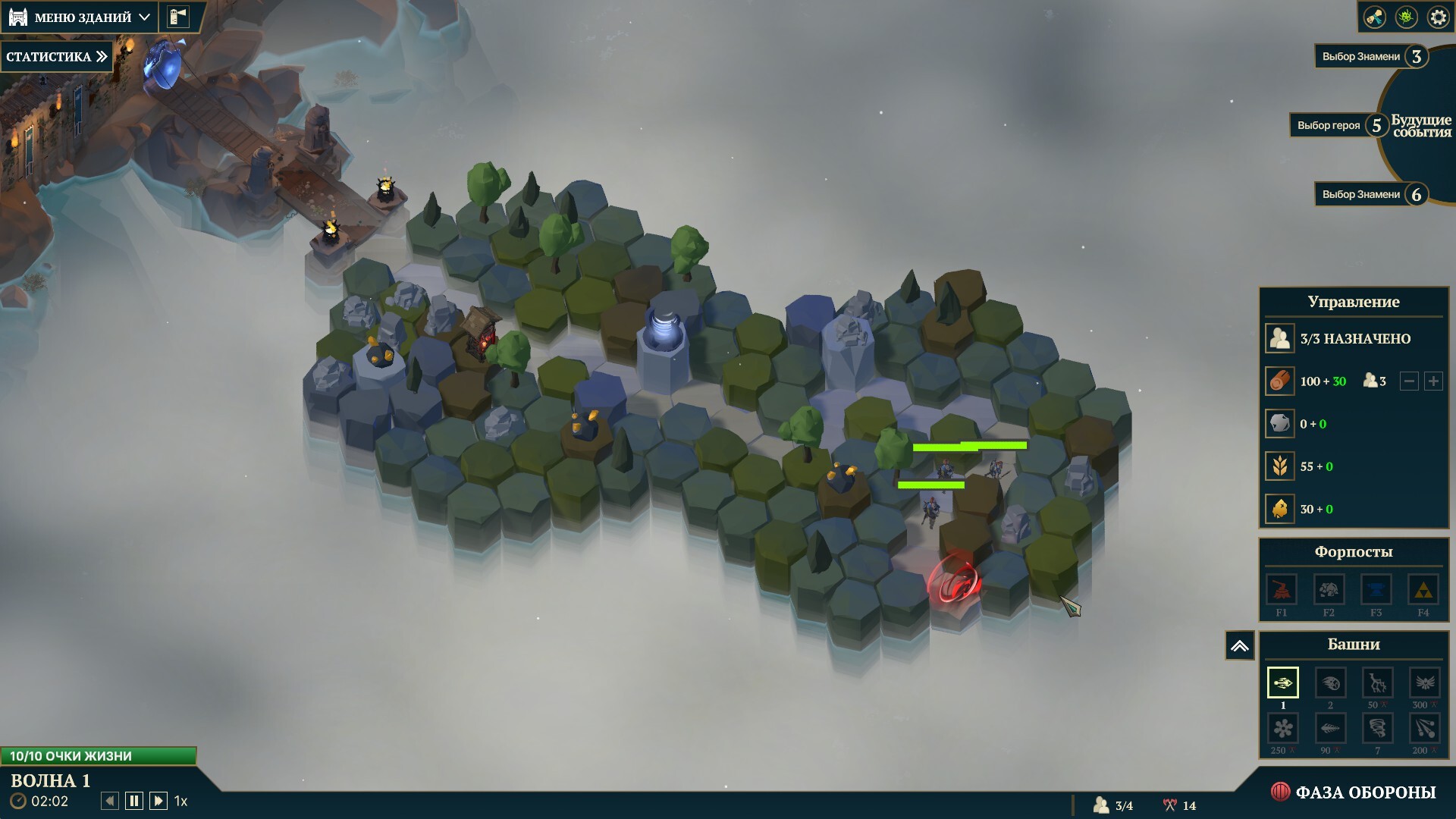Pick the tornado tower icon
Viewport: 1456px width, 819px height.
[1377, 729]
